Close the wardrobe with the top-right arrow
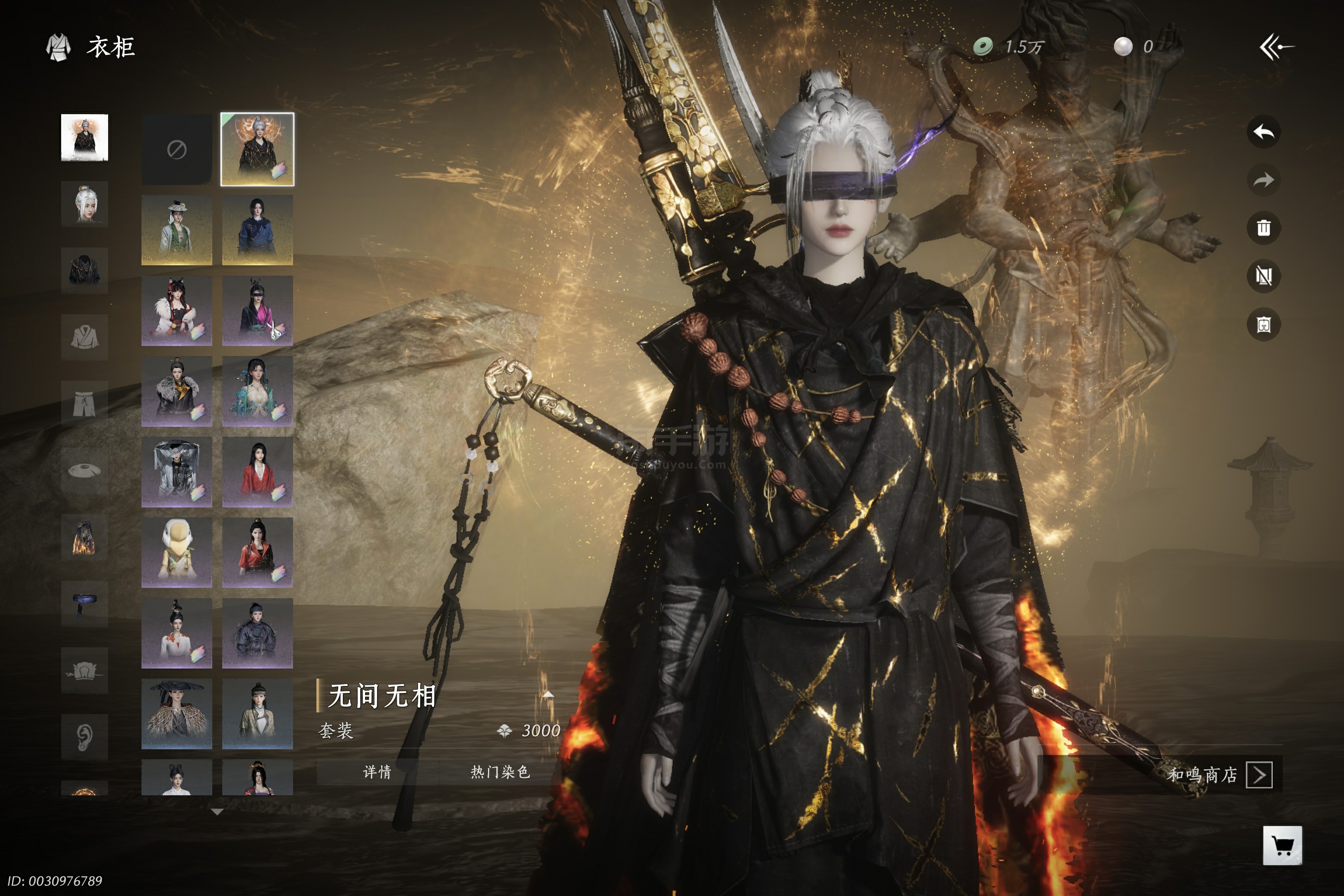The height and width of the screenshot is (896, 1344). tap(1277, 47)
